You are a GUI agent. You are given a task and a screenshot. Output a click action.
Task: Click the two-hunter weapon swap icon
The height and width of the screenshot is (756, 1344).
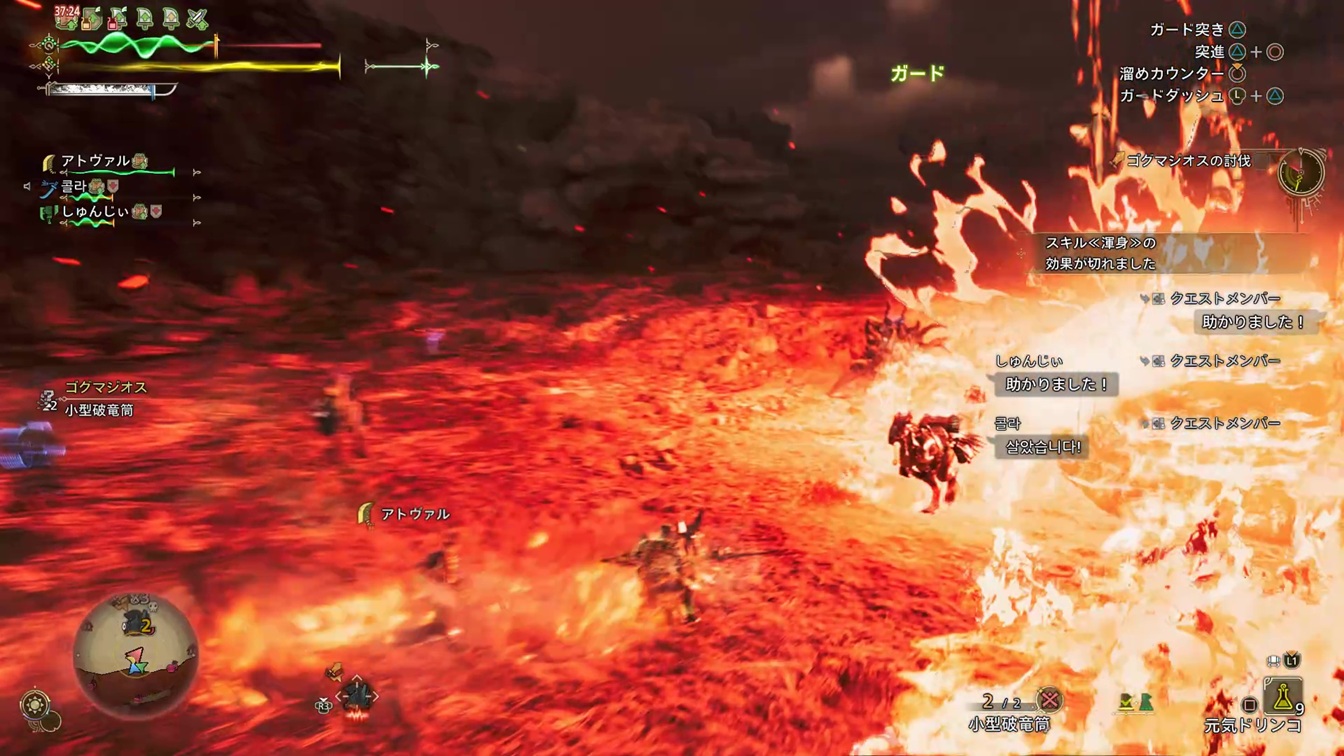[x=1135, y=703]
